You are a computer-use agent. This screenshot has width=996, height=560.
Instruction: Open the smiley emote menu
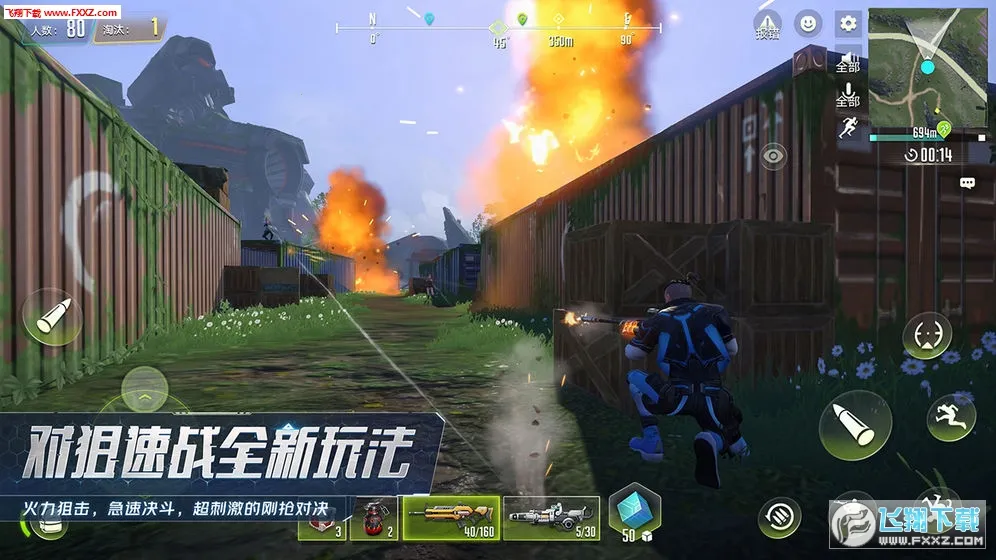[808, 23]
